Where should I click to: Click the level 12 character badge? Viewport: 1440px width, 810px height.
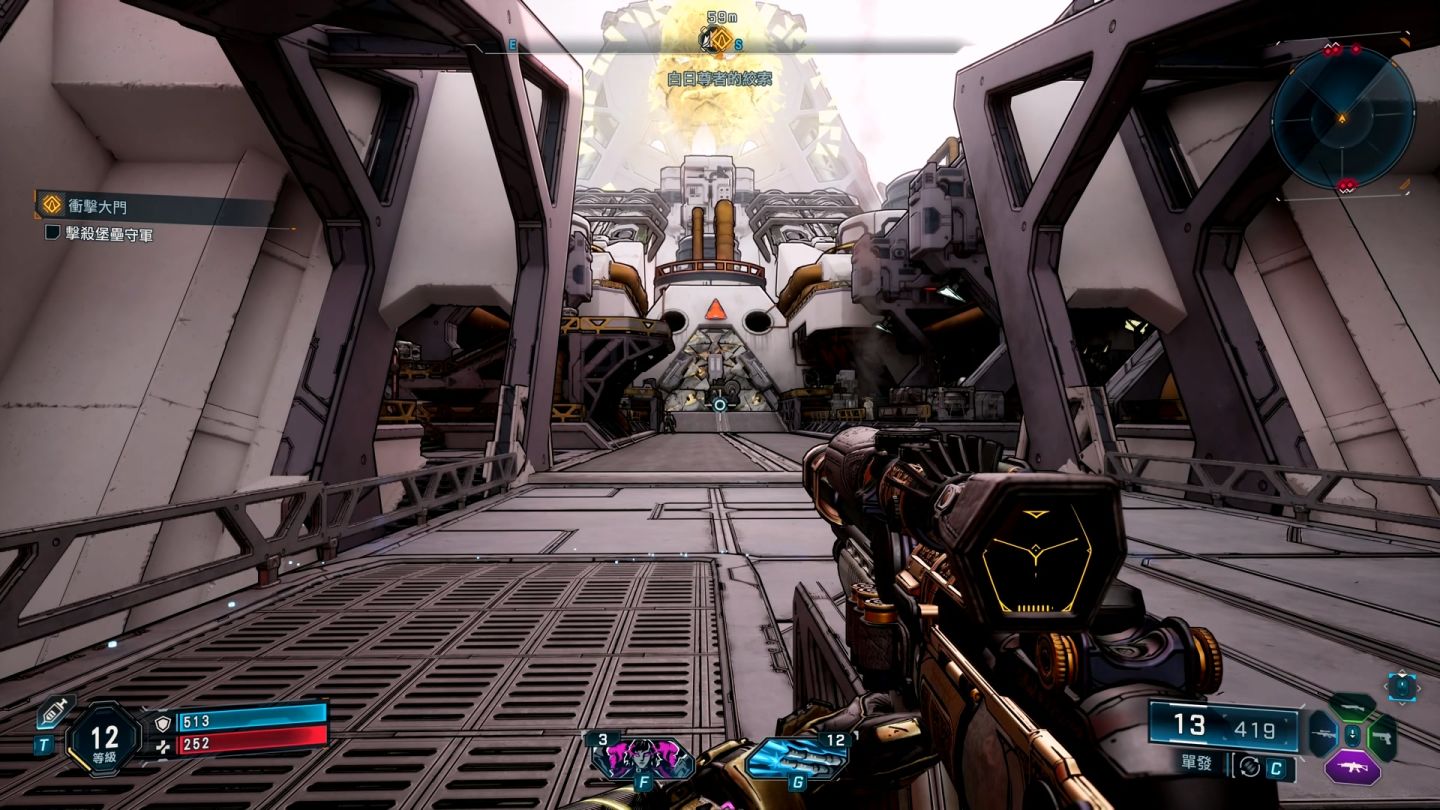coord(104,739)
